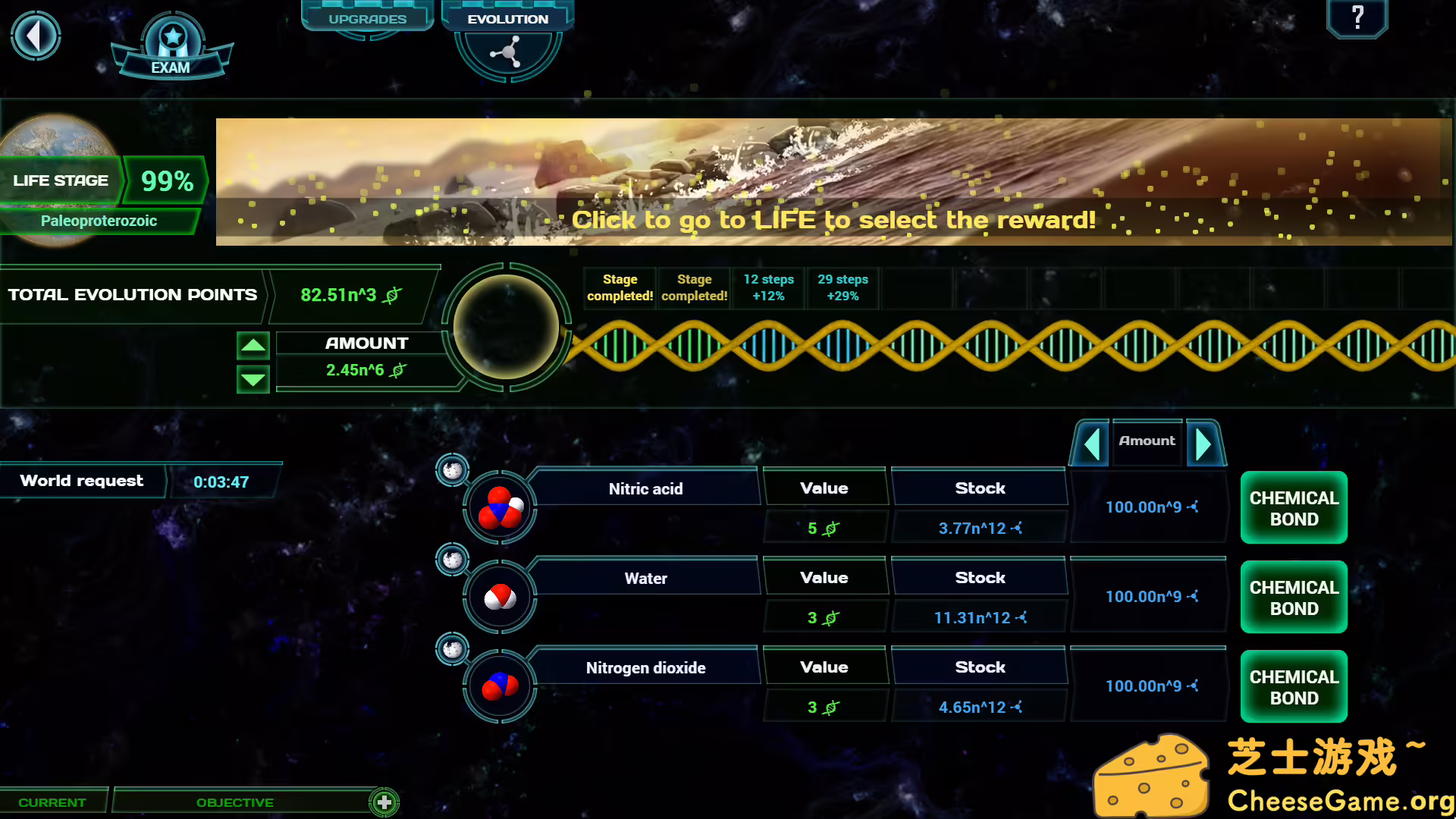Click the LIFE reward banner
Viewport: 1456px width, 819px height.
point(834,220)
